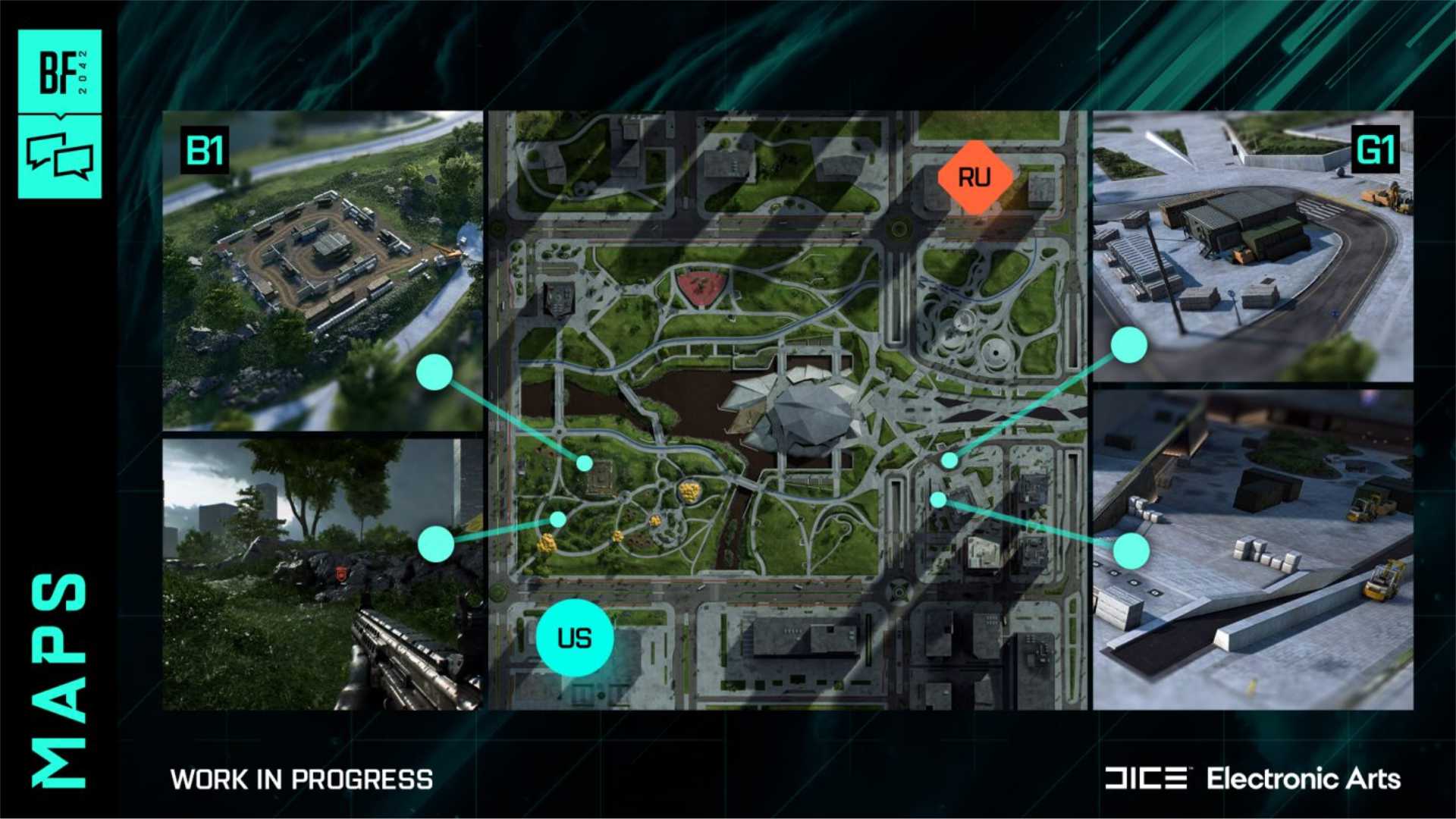Select the orange RU headquarters marker
Image resolution: width=1456 pixels, height=819 pixels.
pyautogui.click(x=974, y=177)
